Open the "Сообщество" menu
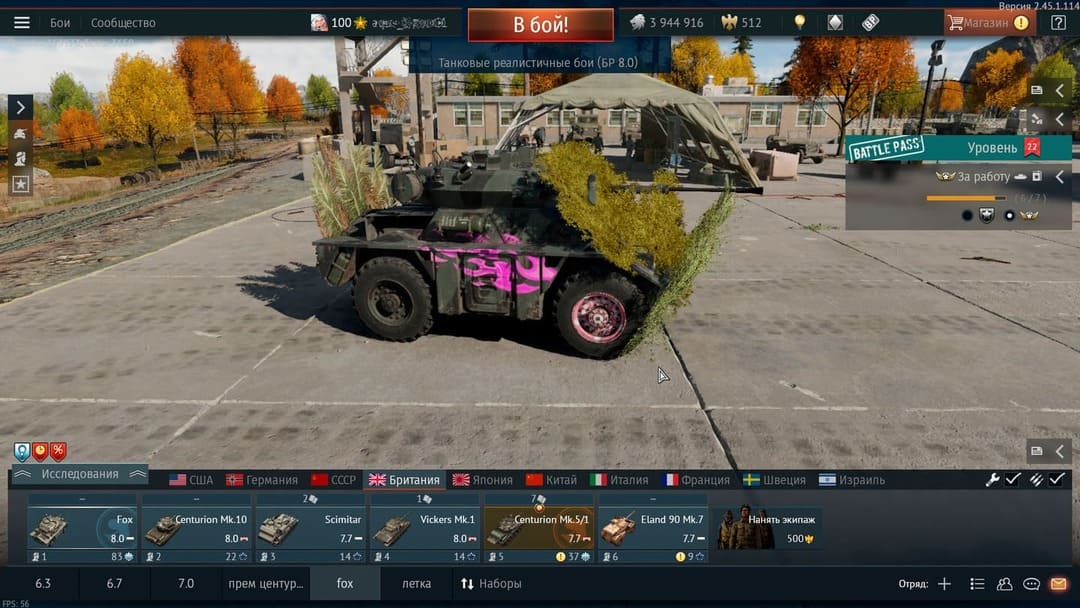 click(x=123, y=22)
